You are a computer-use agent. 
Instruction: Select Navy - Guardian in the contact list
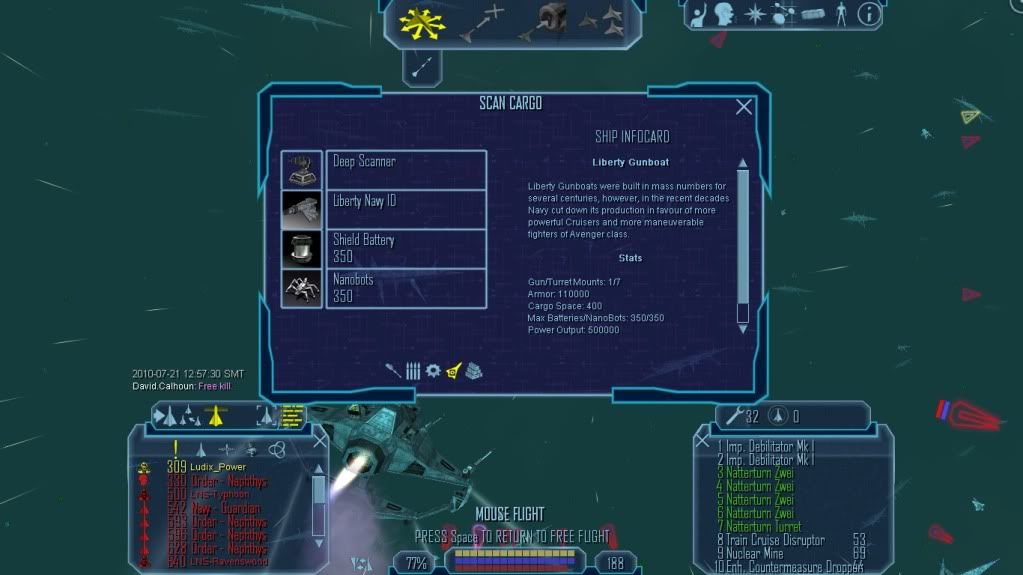(x=226, y=508)
